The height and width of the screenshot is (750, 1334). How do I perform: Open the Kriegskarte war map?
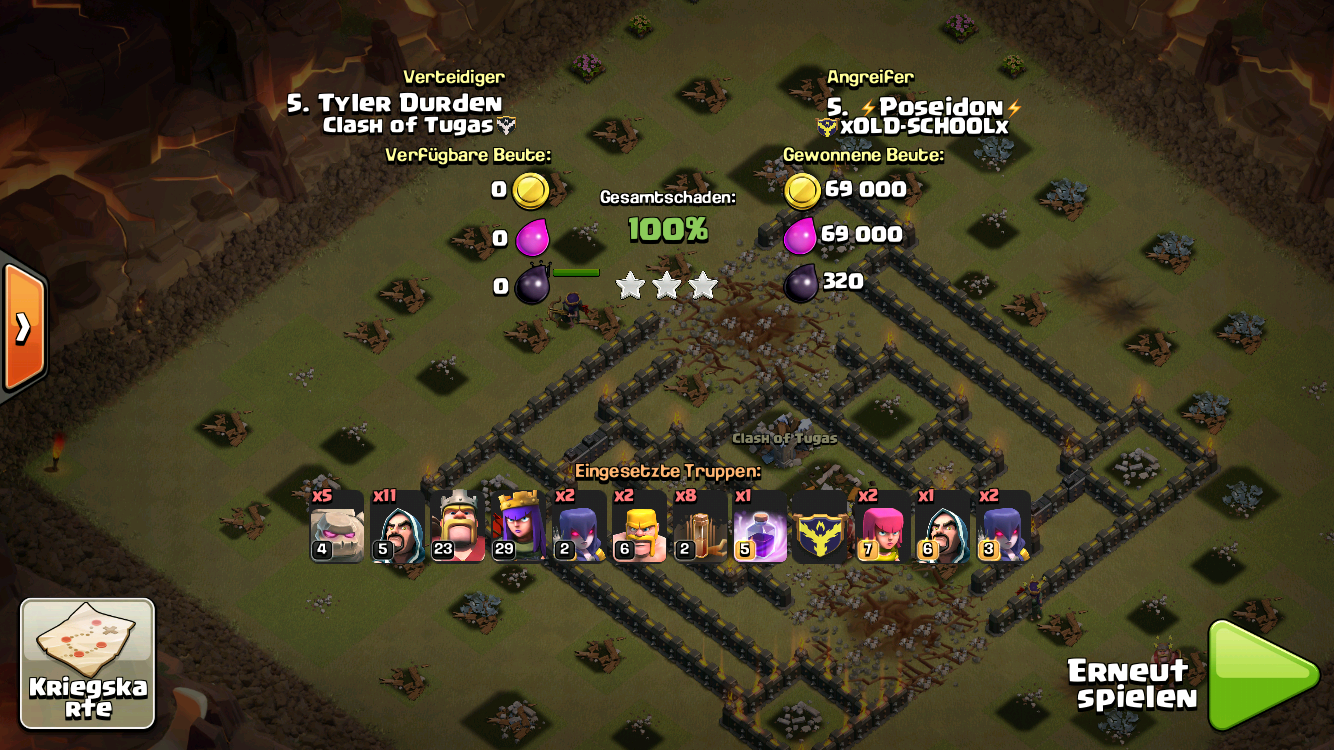coord(88,663)
